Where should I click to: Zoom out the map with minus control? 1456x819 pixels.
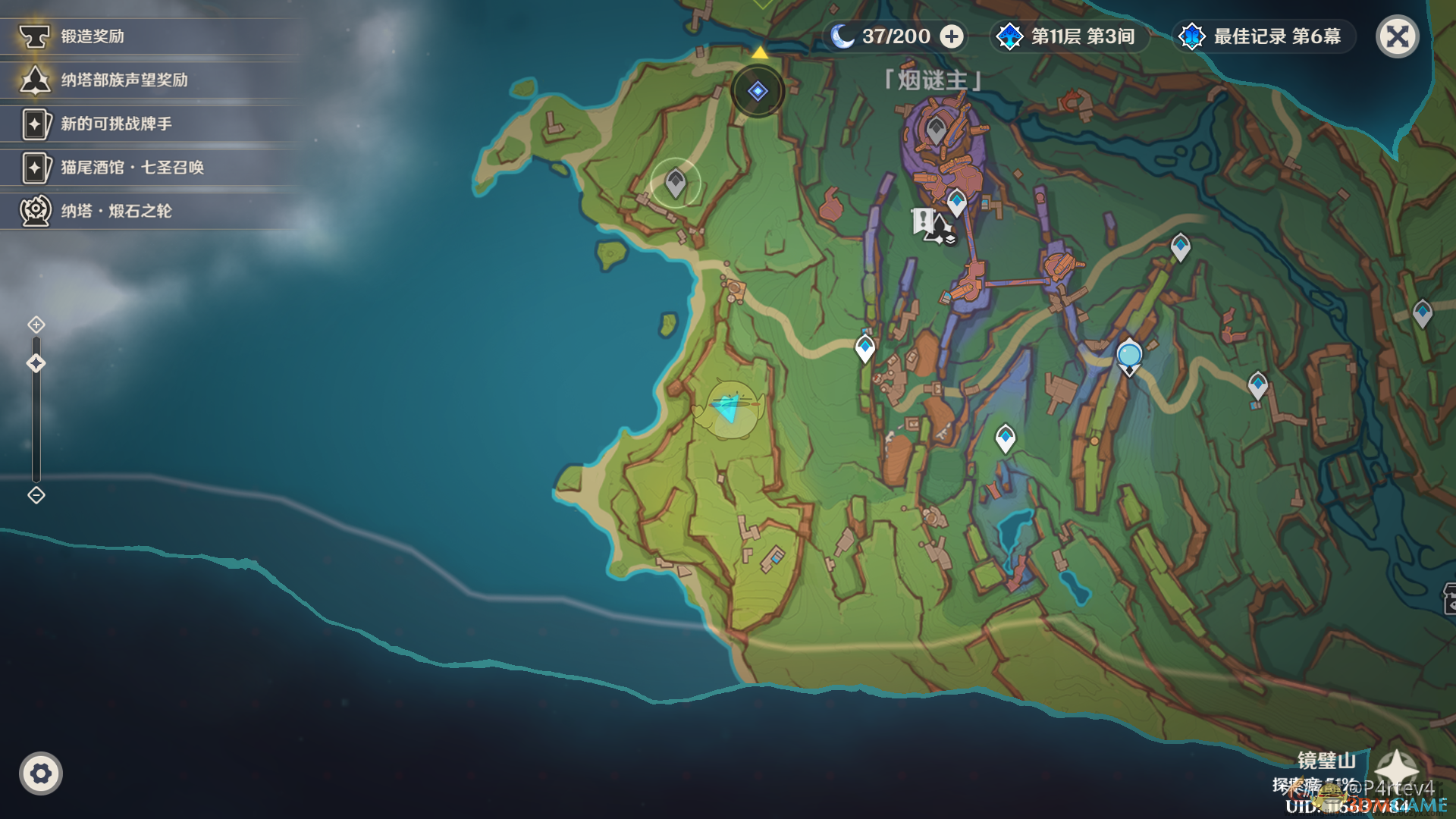click(x=36, y=495)
